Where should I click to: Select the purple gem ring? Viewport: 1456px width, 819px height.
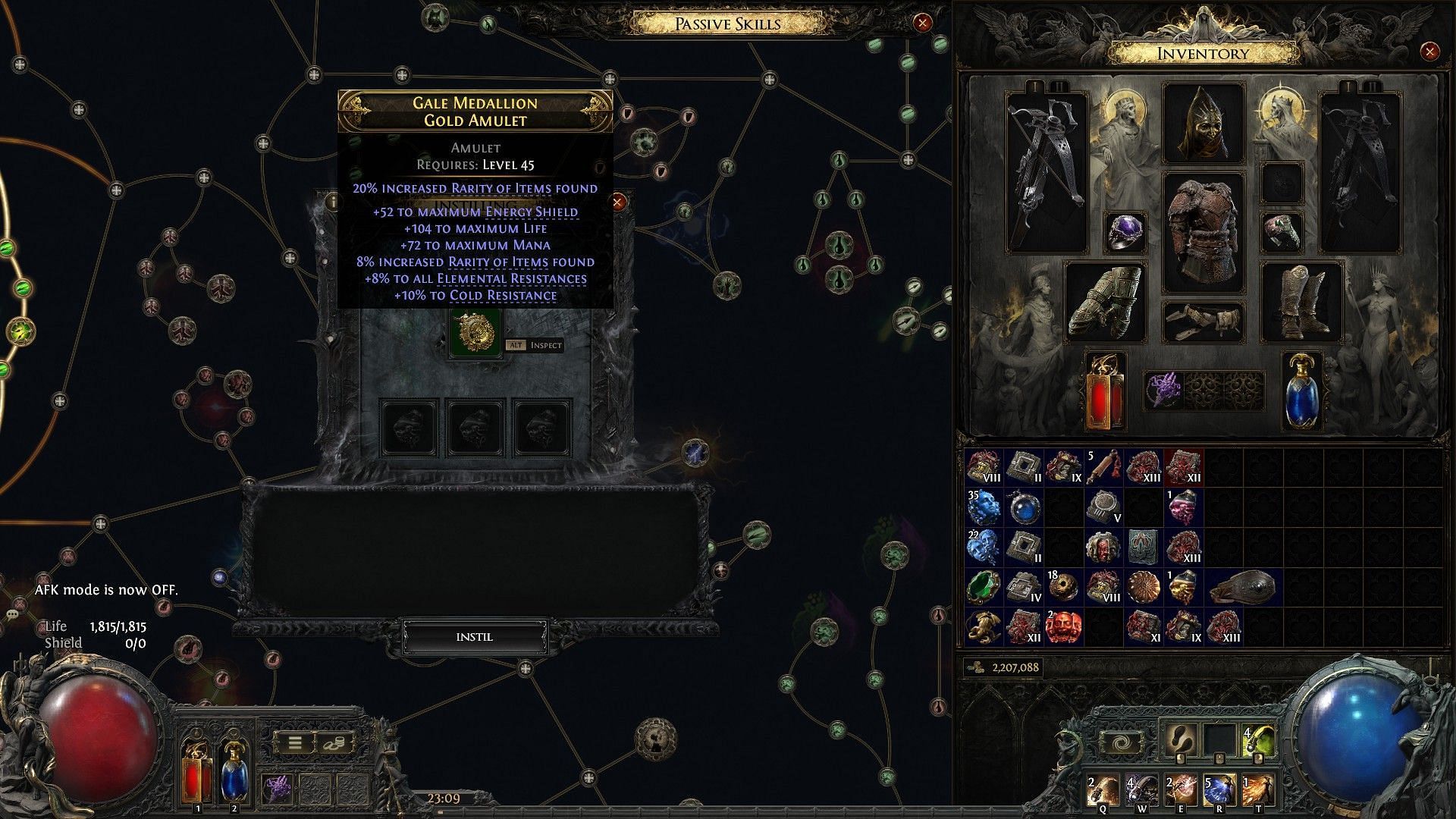(1125, 231)
